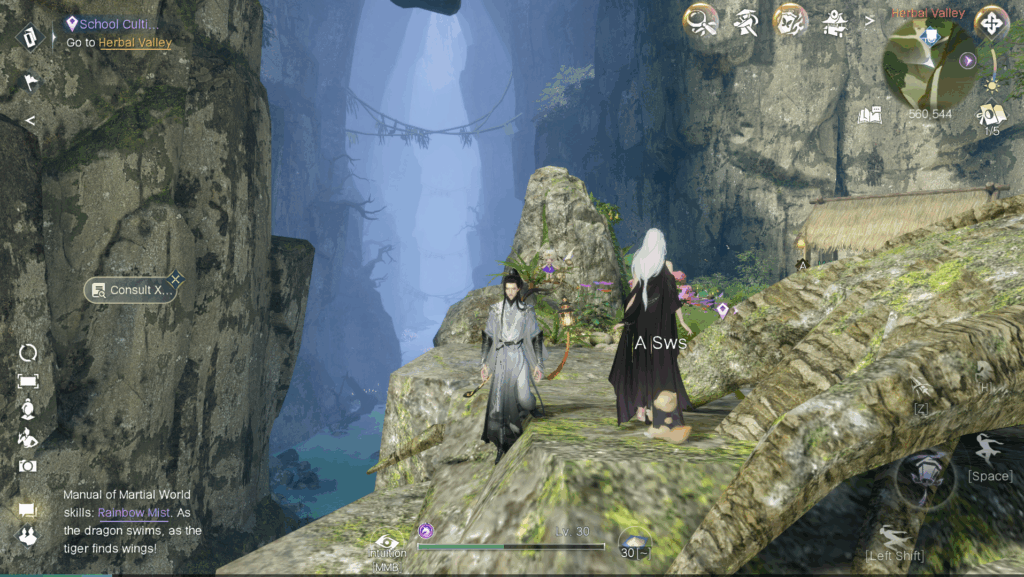This screenshot has height=577, width=1024.
Task: Select the butterfly emblem icon in top bar
Action: [790, 21]
